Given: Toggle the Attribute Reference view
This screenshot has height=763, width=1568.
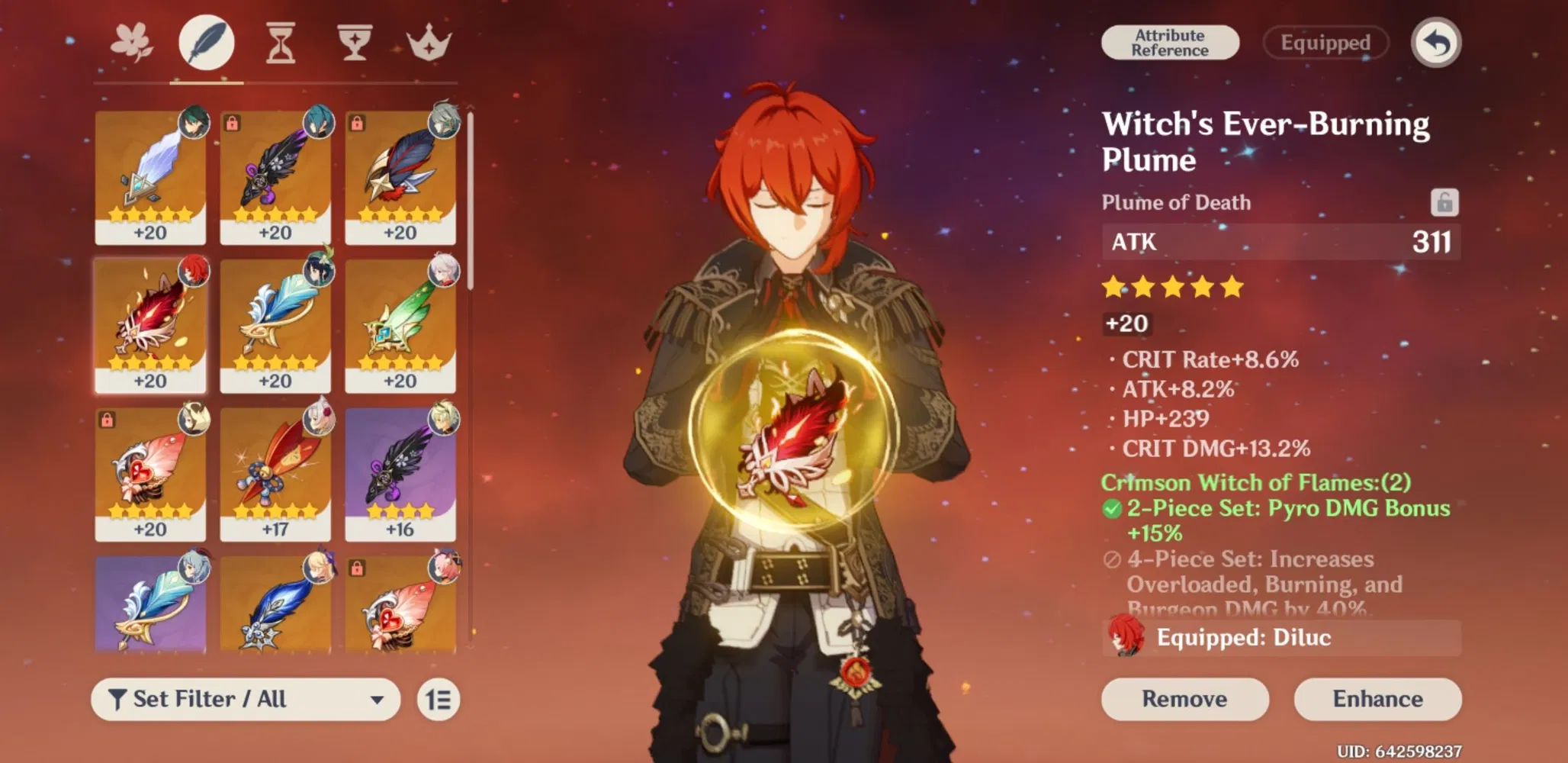Looking at the screenshot, I should point(1170,41).
